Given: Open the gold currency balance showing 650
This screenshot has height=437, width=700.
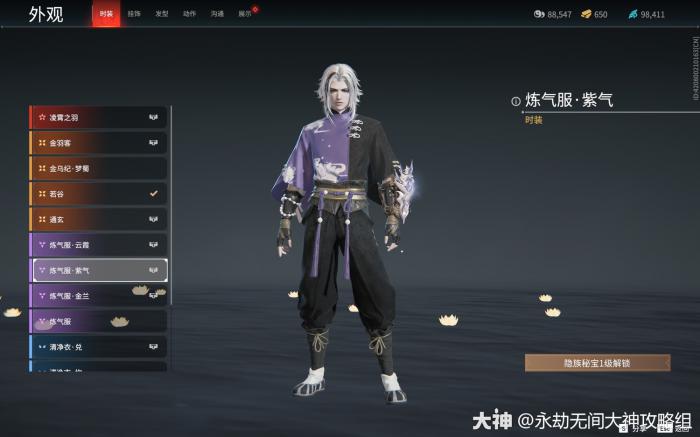Looking at the screenshot, I should pos(593,15).
